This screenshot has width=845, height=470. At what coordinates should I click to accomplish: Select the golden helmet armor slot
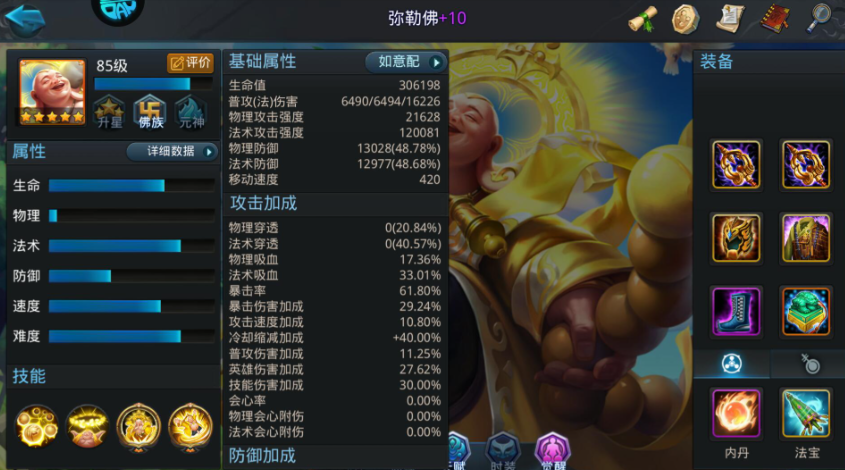(x=737, y=237)
